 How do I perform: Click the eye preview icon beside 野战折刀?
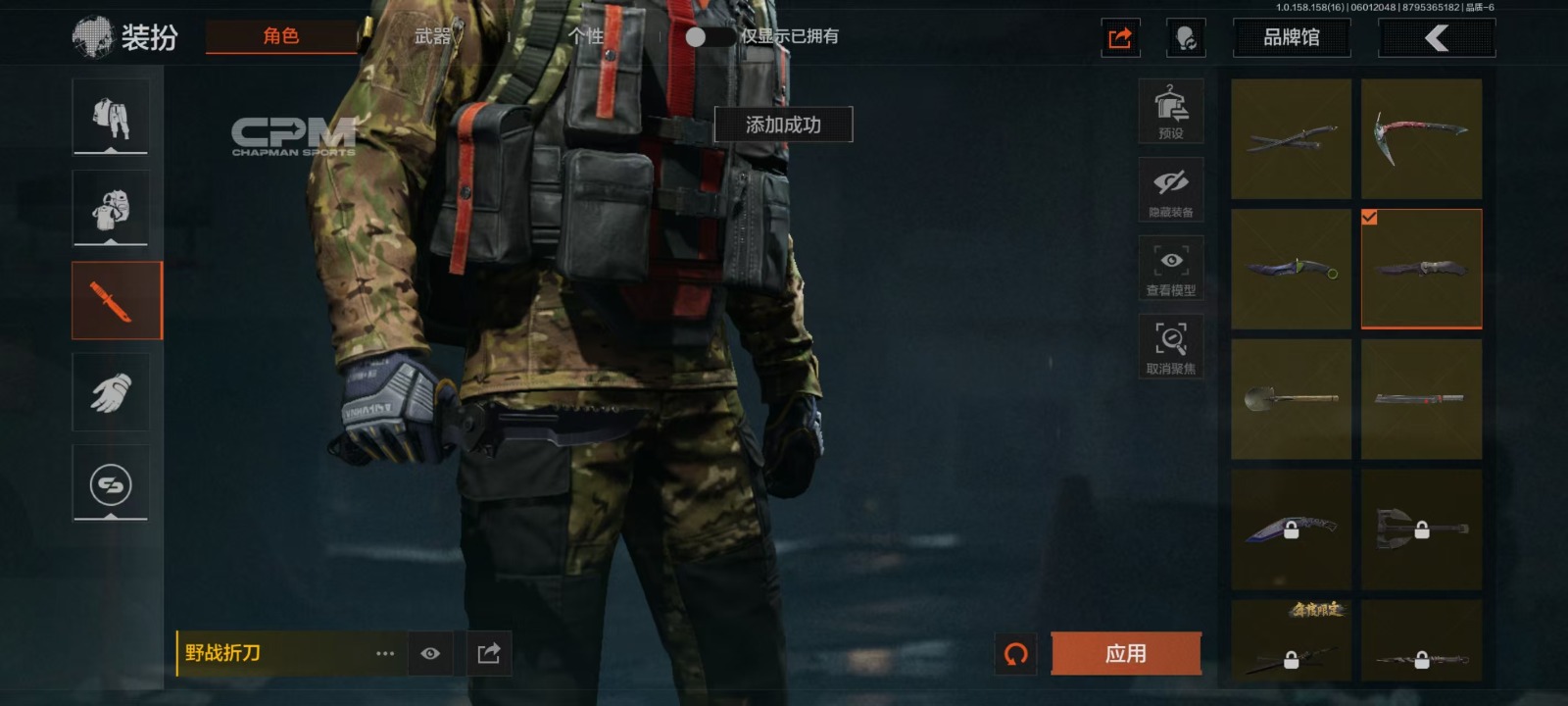point(430,653)
